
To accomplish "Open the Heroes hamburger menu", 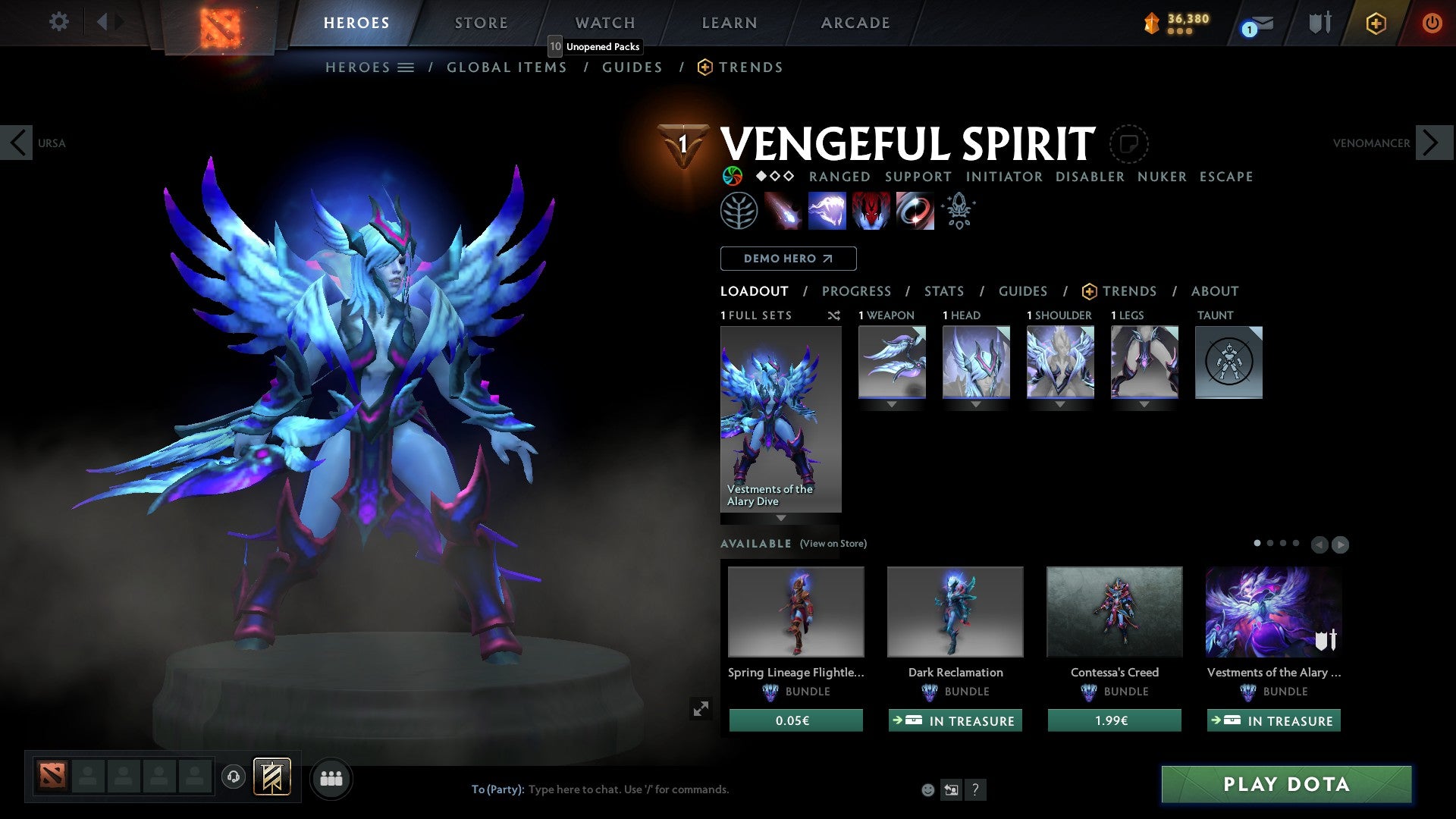I will [406, 67].
